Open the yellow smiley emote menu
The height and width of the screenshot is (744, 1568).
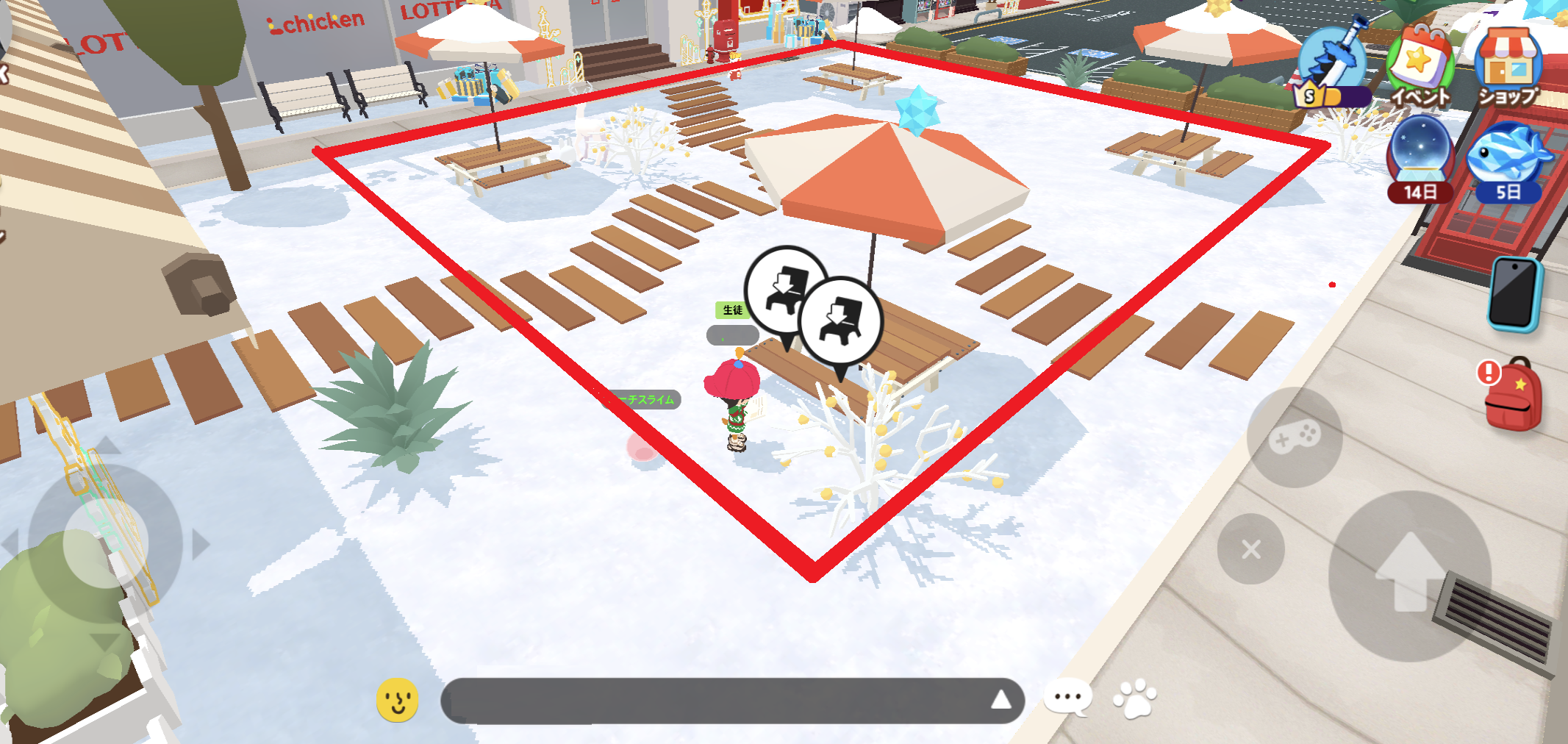pyautogui.click(x=398, y=700)
